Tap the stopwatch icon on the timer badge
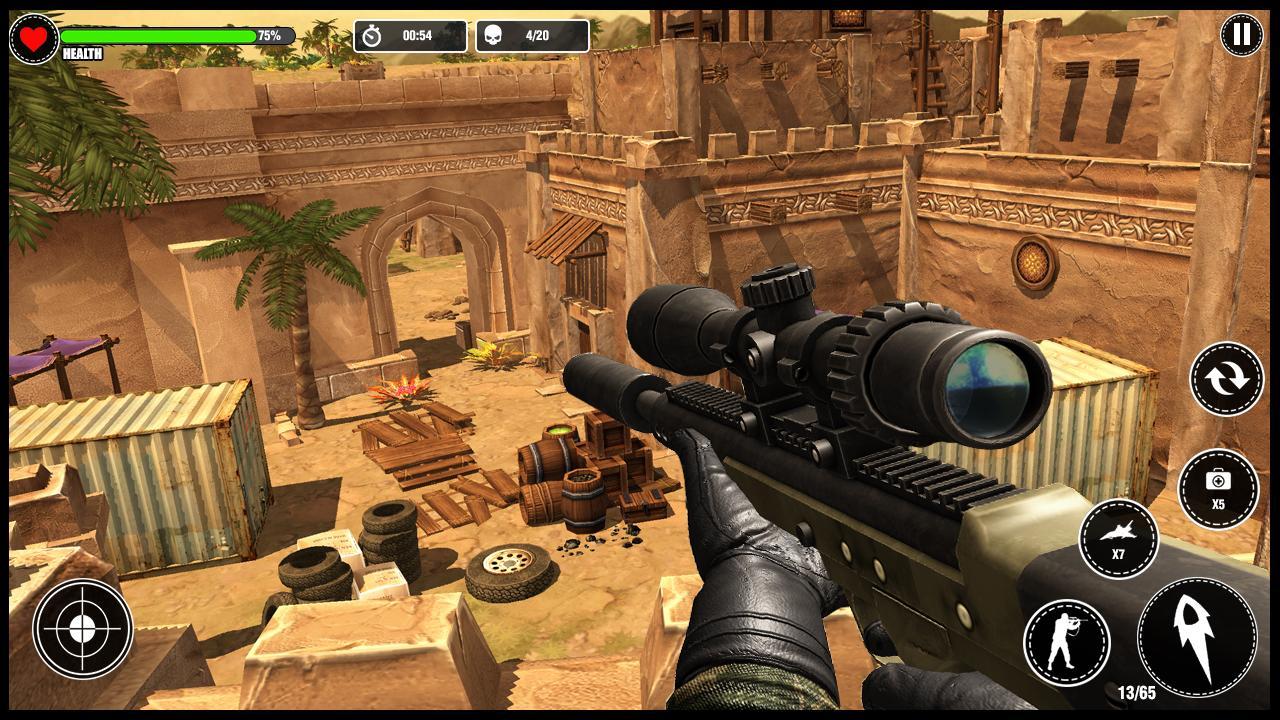Image resolution: width=1280 pixels, height=720 pixels. [373, 36]
